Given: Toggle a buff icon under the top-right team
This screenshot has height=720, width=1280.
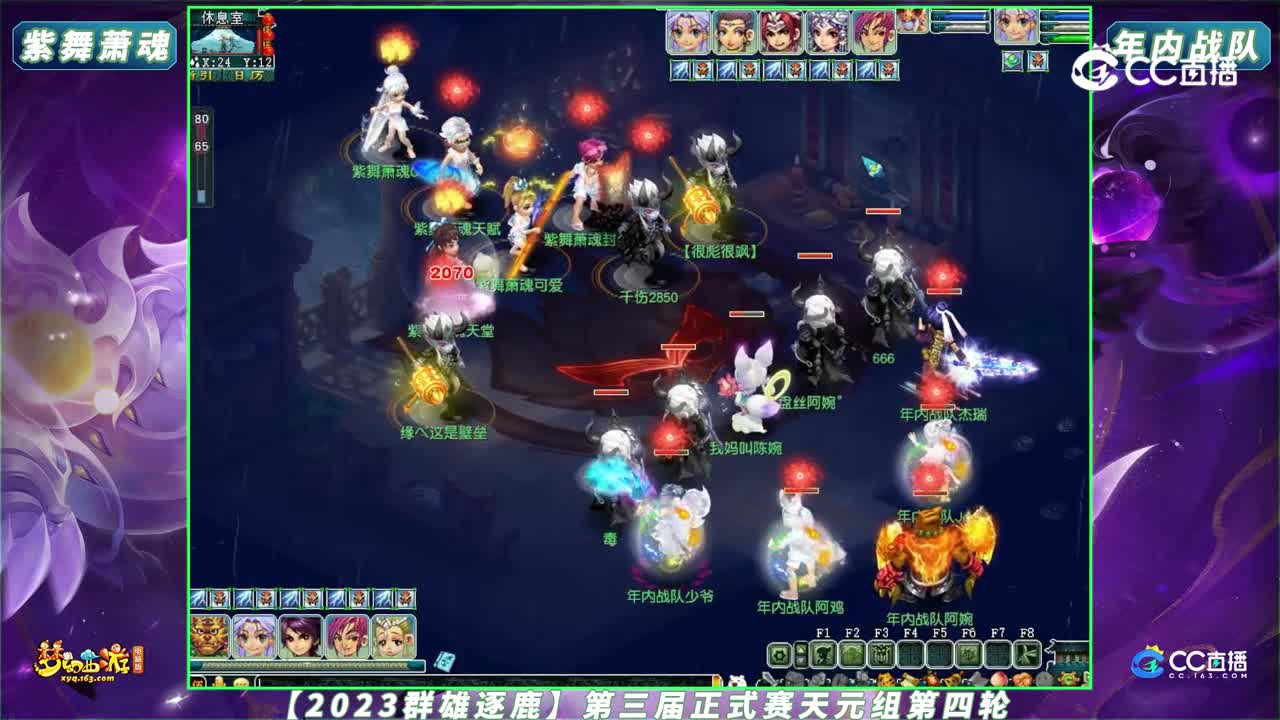Looking at the screenshot, I should pyautogui.click(x=1011, y=60).
